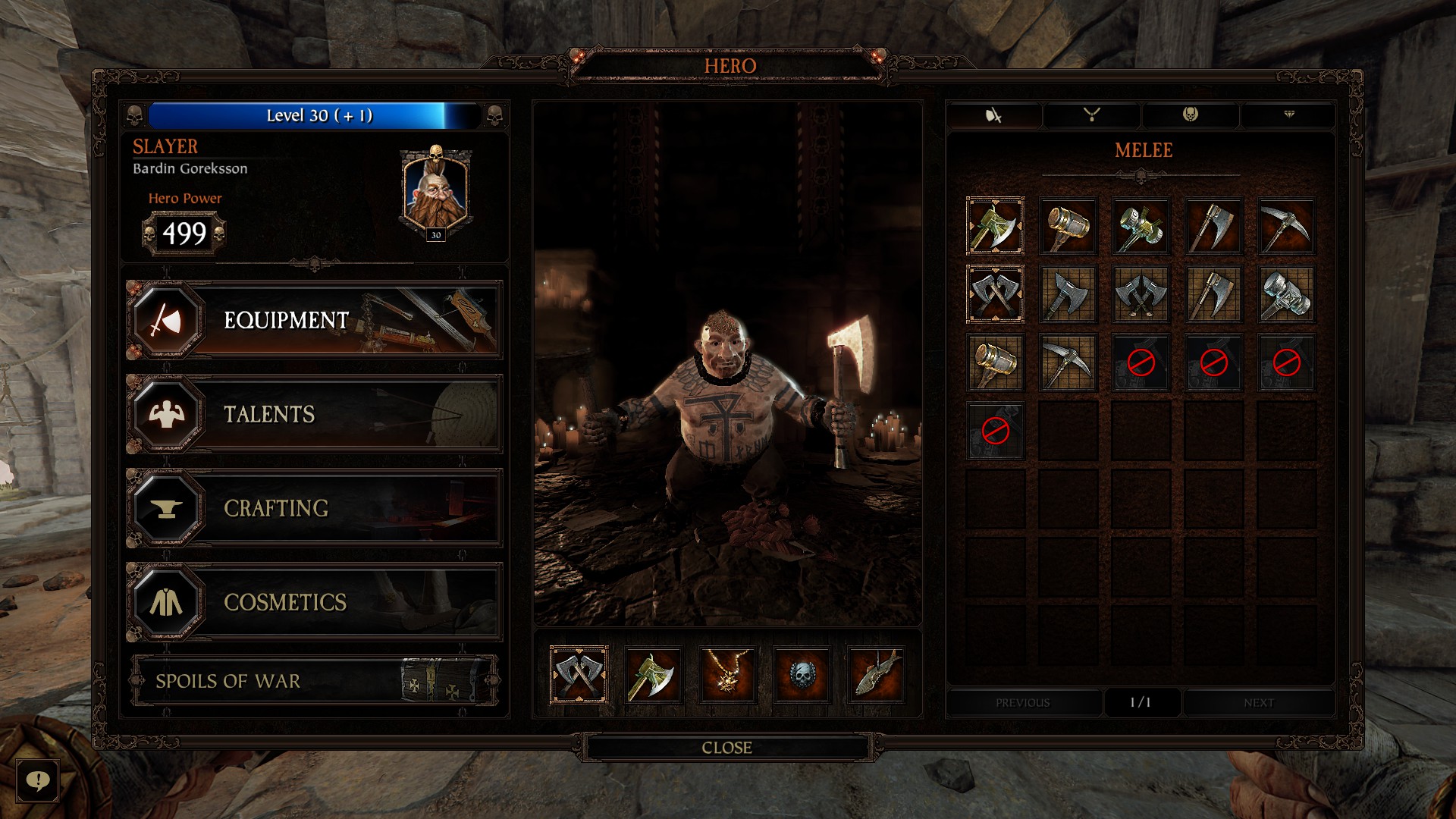Click the Next page button

tap(1257, 703)
